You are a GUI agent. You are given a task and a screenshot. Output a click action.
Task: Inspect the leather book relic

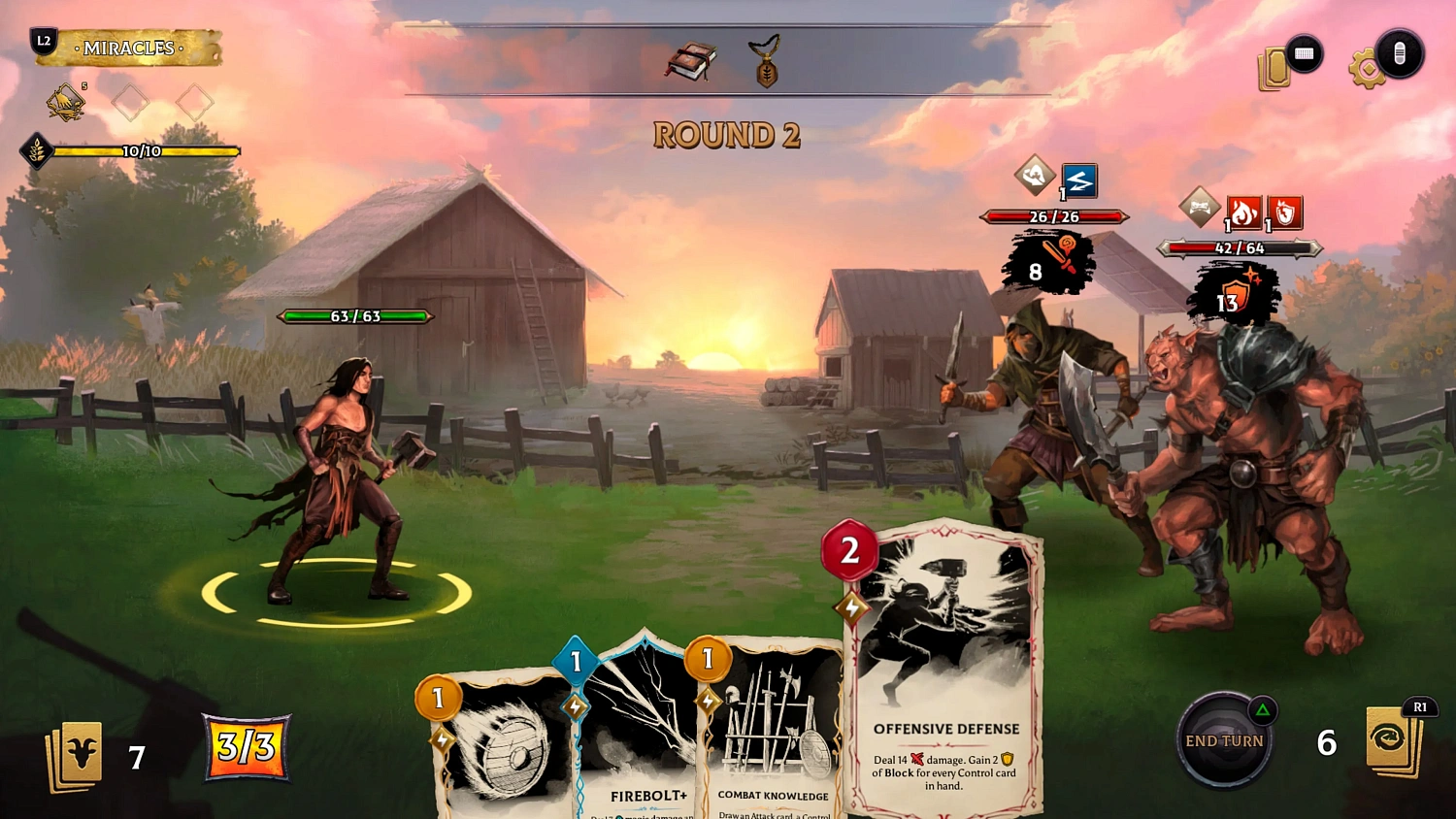(x=690, y=63)
